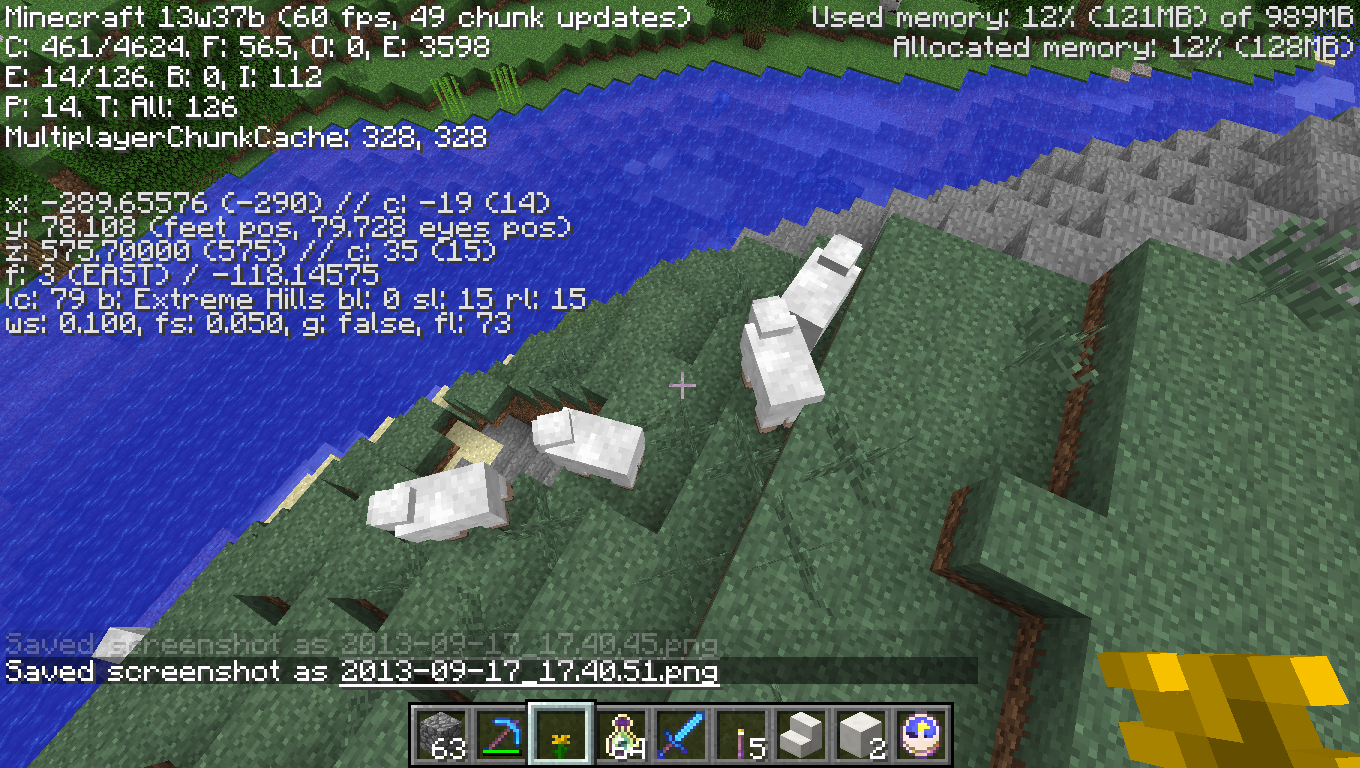Click the MultiplayerChunkCache stat line
The width and height of the screenshot is (1360, 768).
click(x=245, y=140)
